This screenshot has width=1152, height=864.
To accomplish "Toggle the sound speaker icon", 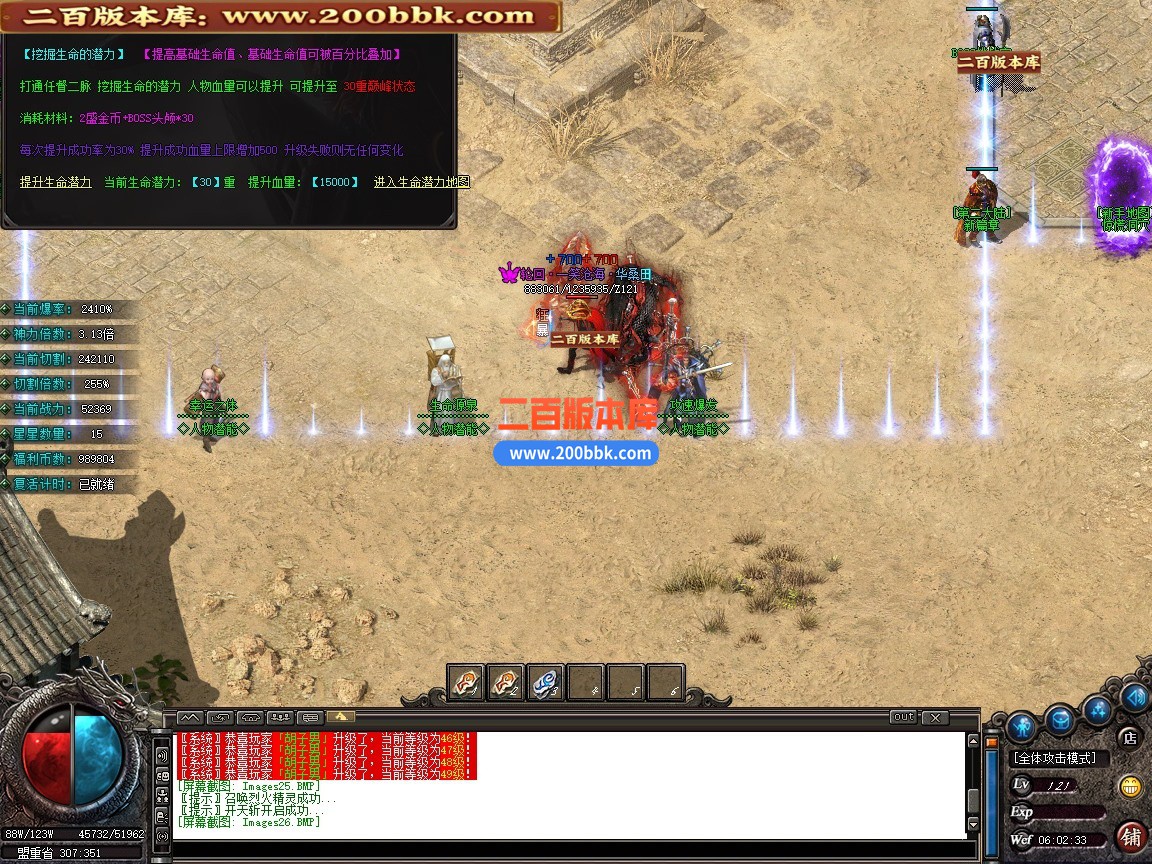I will click(1135, 696).
